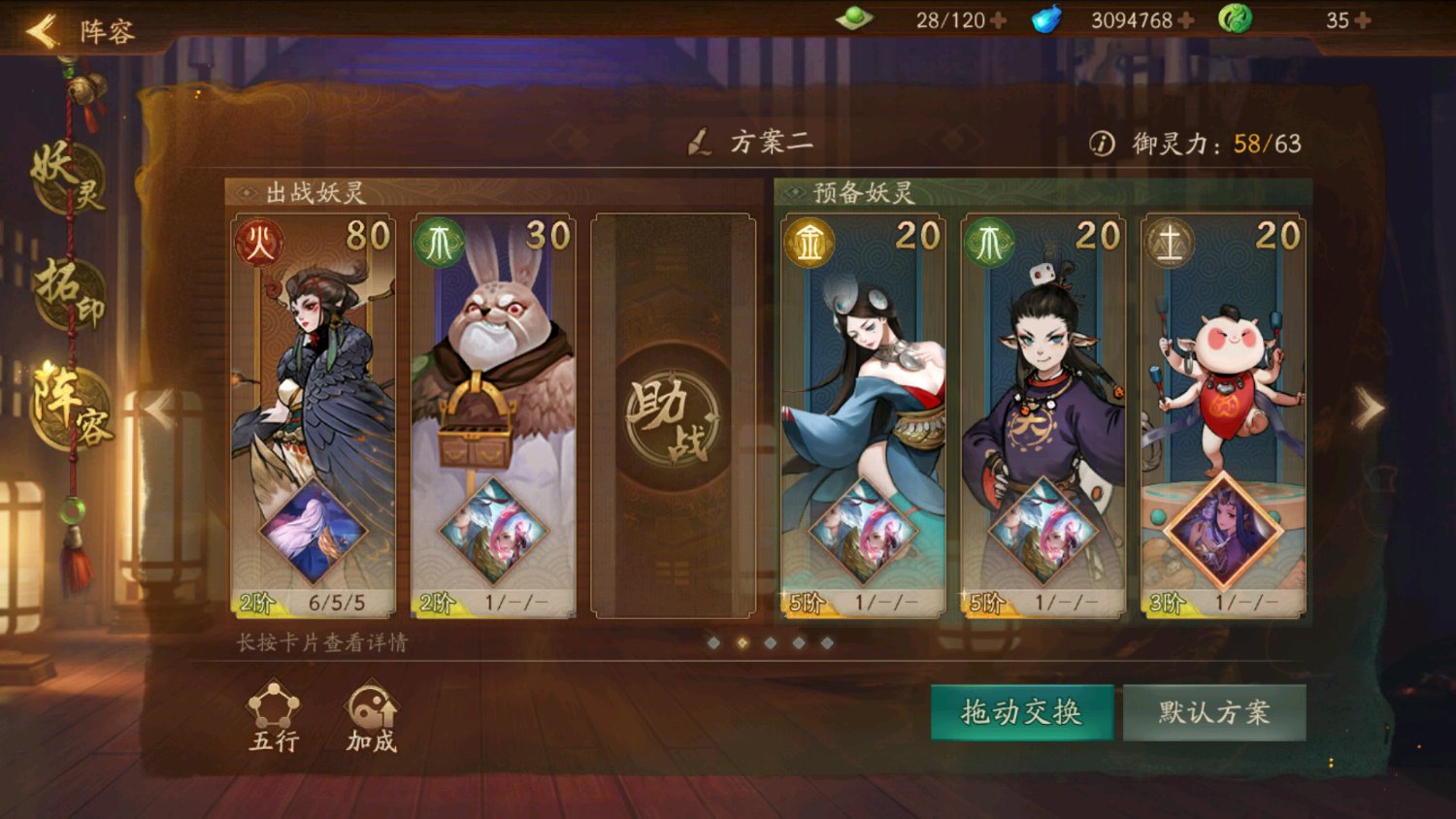Open the empty 助战 assist slot
Screen dimensions: 1456x819
point(673,415)
